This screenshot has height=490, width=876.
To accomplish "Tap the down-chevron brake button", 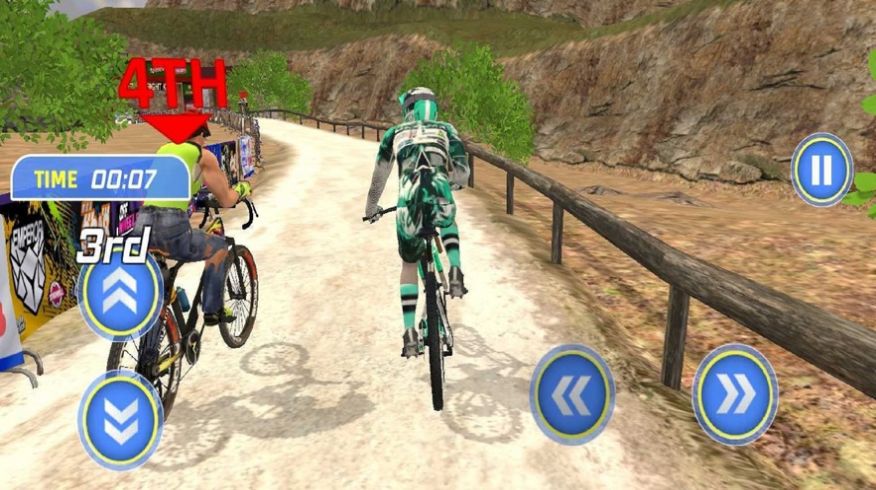I will pyautogui.click(x=121, y=420).
